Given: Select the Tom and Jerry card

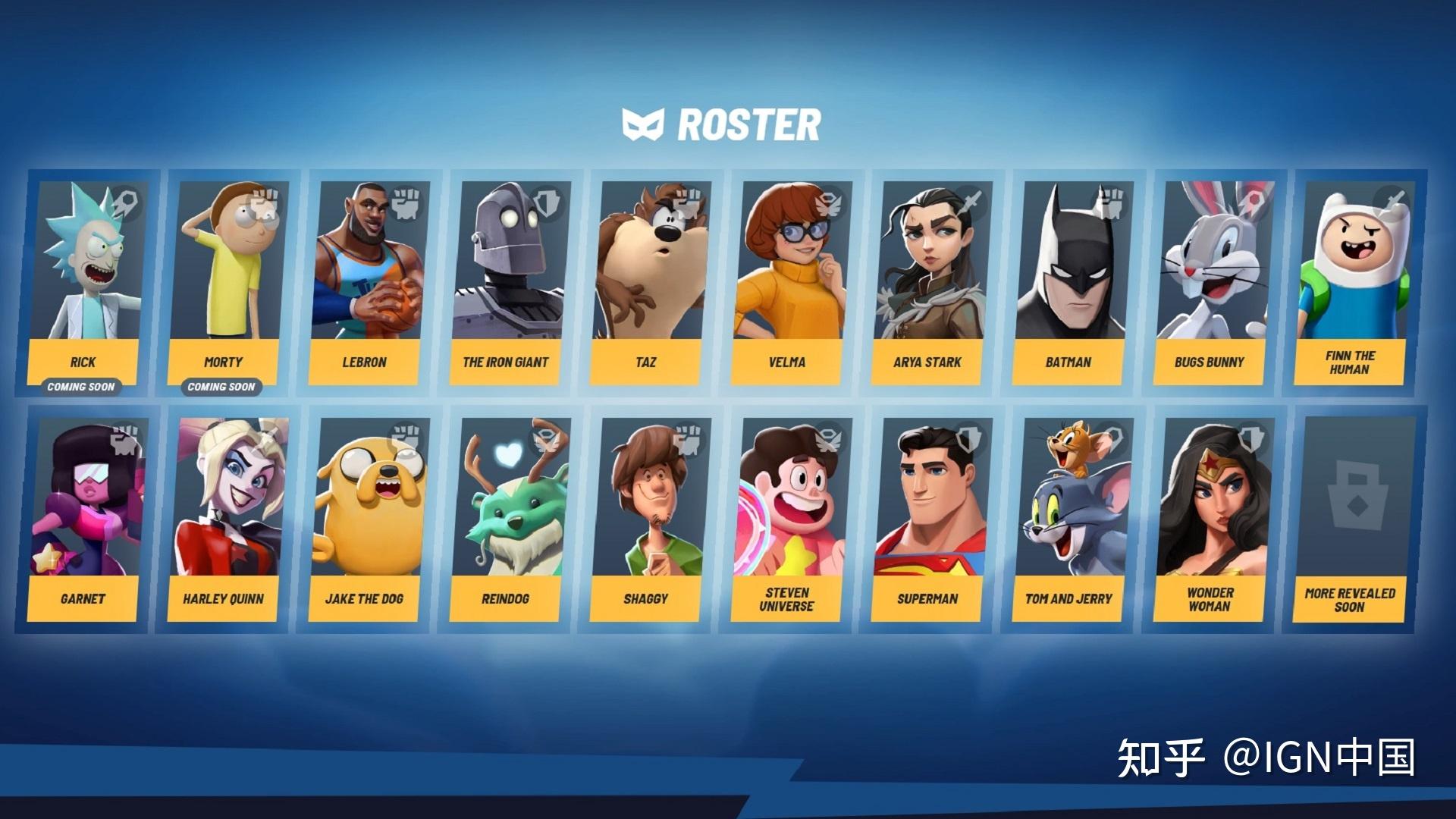Looking at the screenshot, I should click(x=1069, y=519).
